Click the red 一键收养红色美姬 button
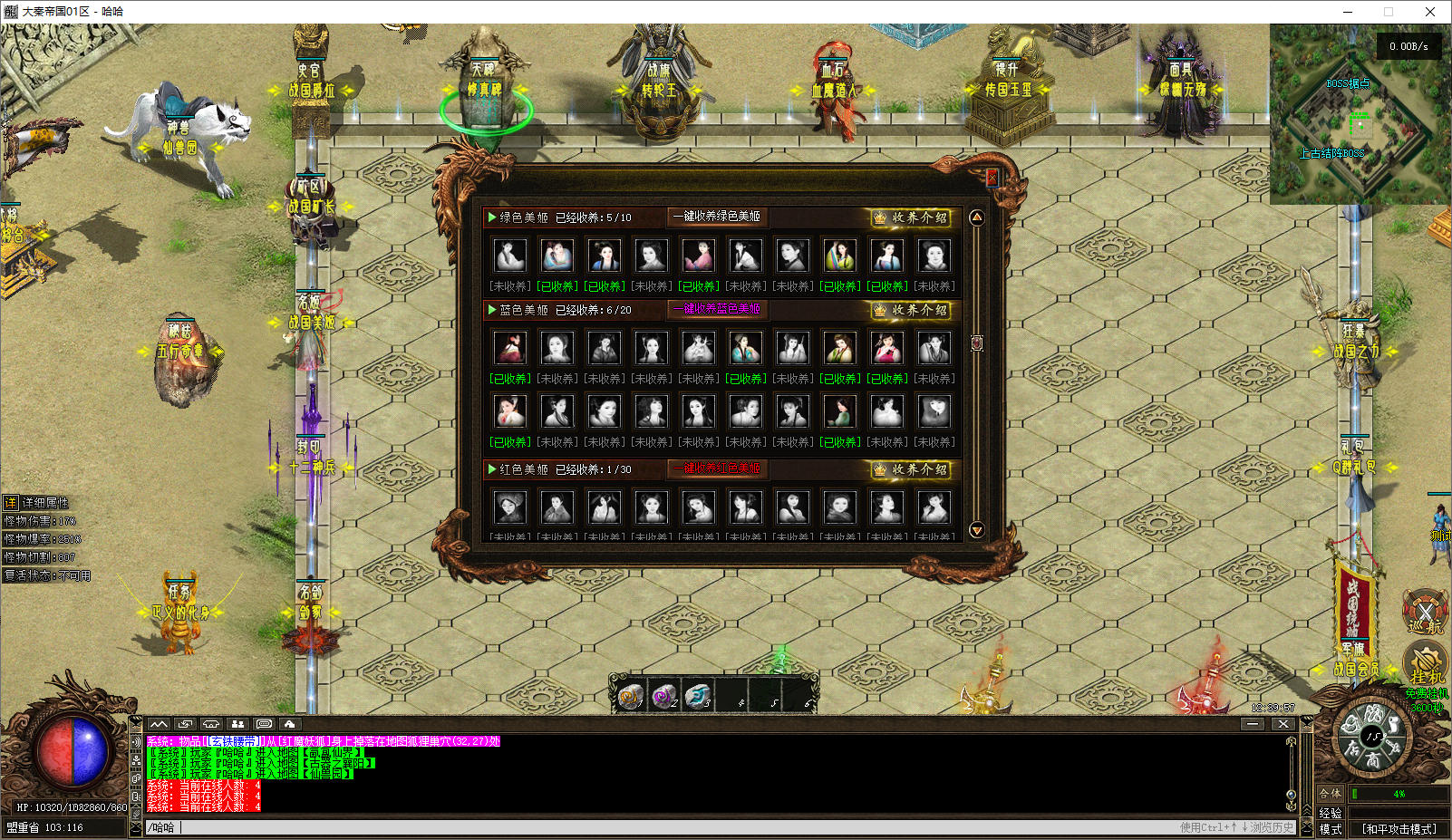This screenshot has width=1452, height=840. (x=717, y=468)
